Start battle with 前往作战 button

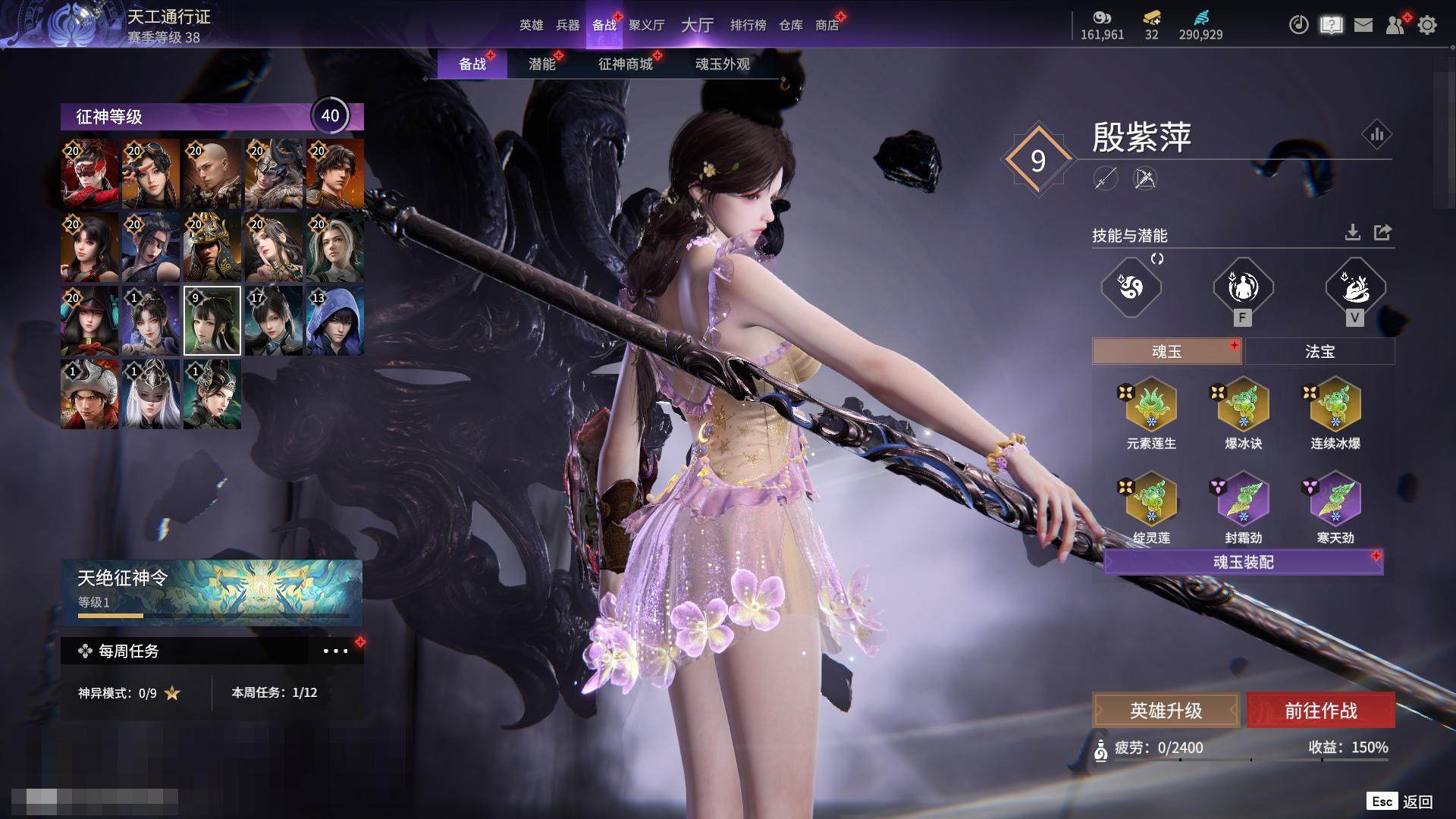coord(1320,711)
